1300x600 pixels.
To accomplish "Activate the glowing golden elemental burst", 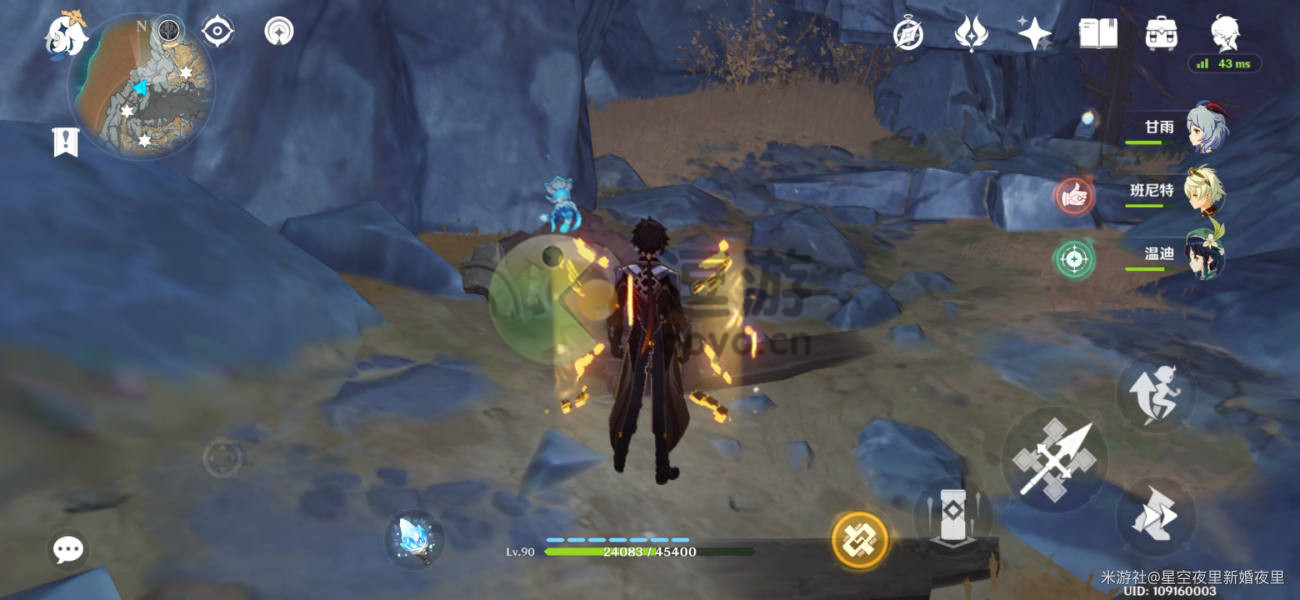I will tap(860, 540).
